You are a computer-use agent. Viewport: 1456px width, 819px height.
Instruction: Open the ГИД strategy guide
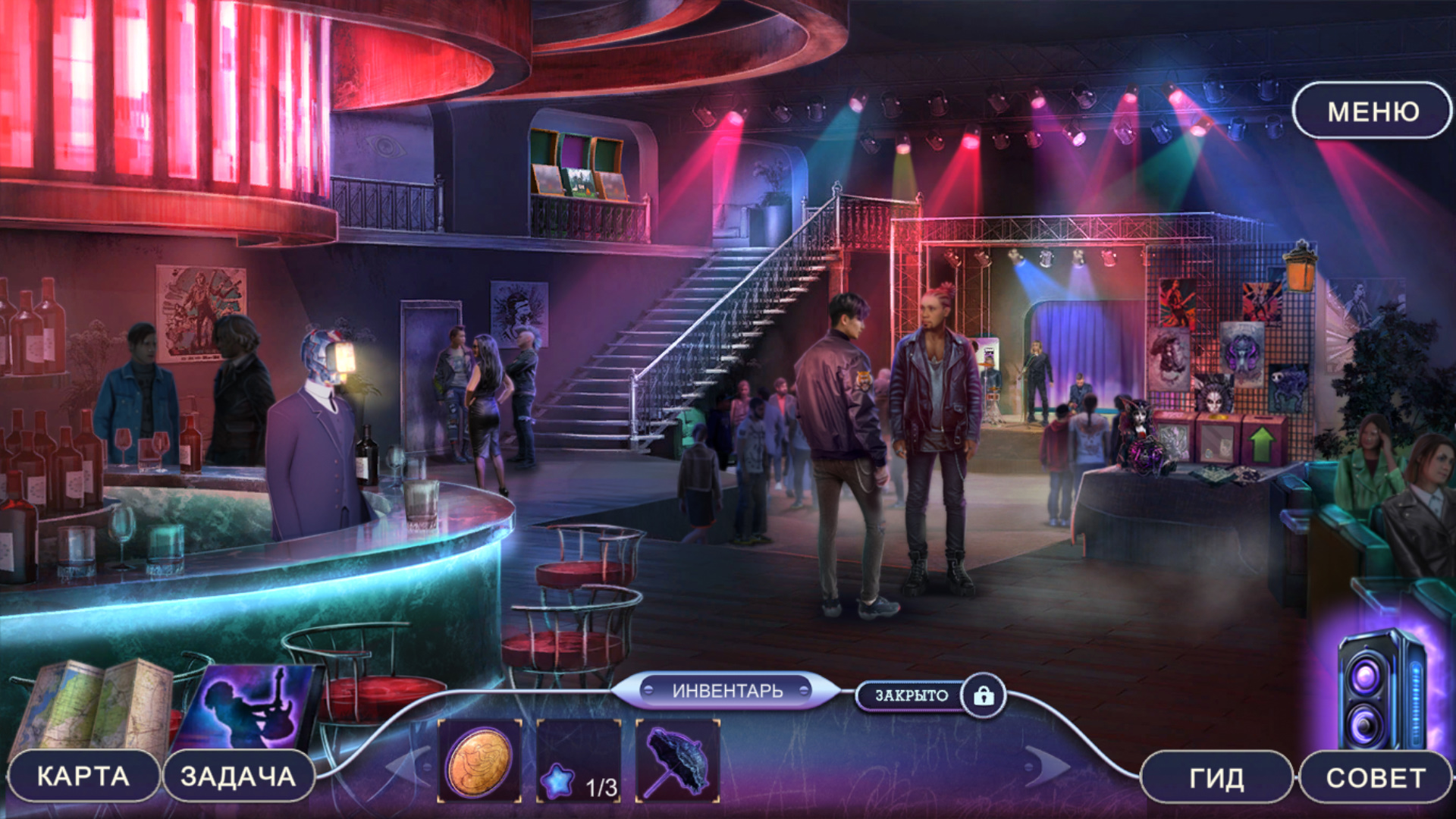pos(1216,778)
